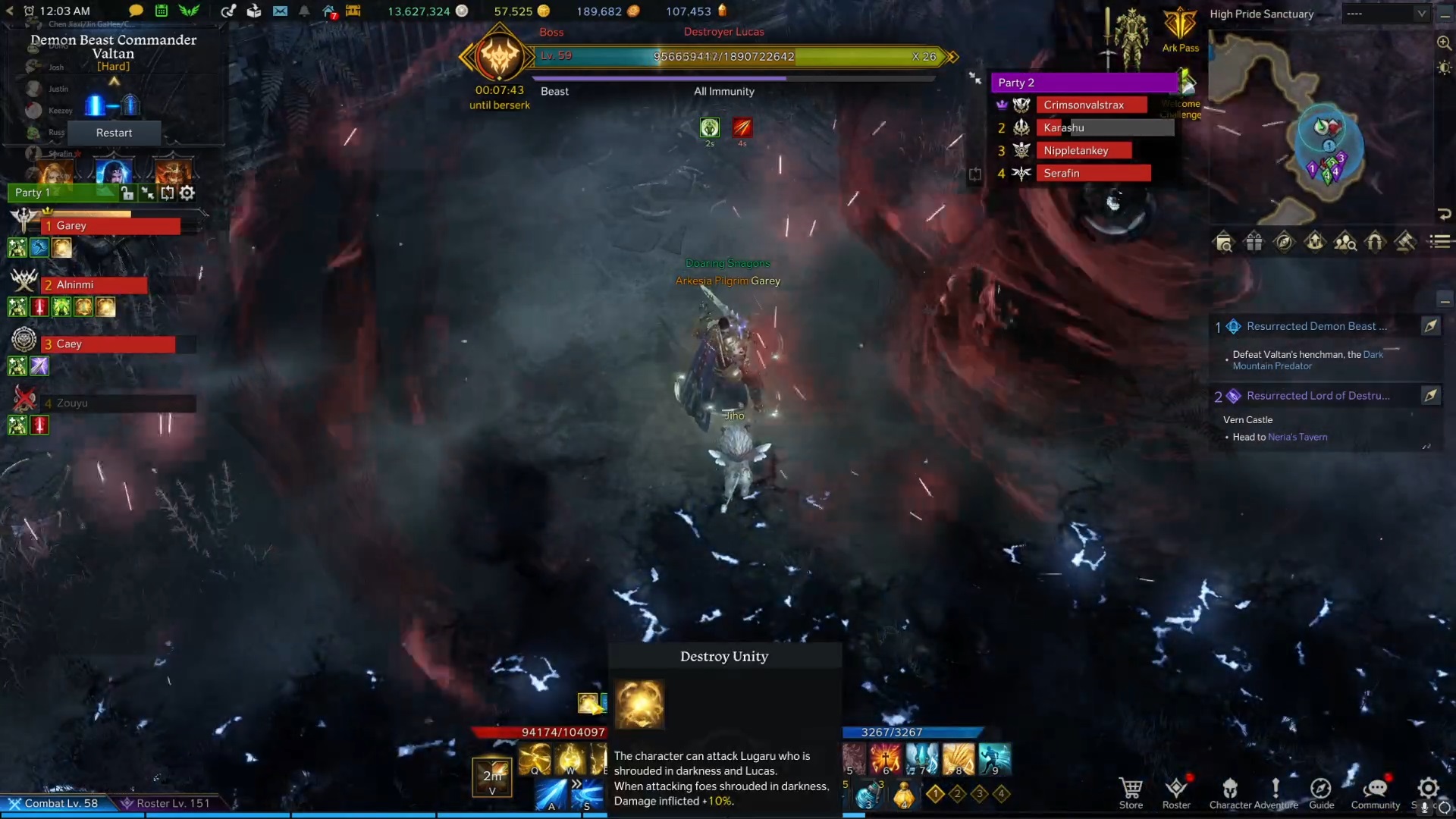Toggle the Party 1 lock icon
Viewport: 1456px width, 819px height.
[x=128, y=193]
